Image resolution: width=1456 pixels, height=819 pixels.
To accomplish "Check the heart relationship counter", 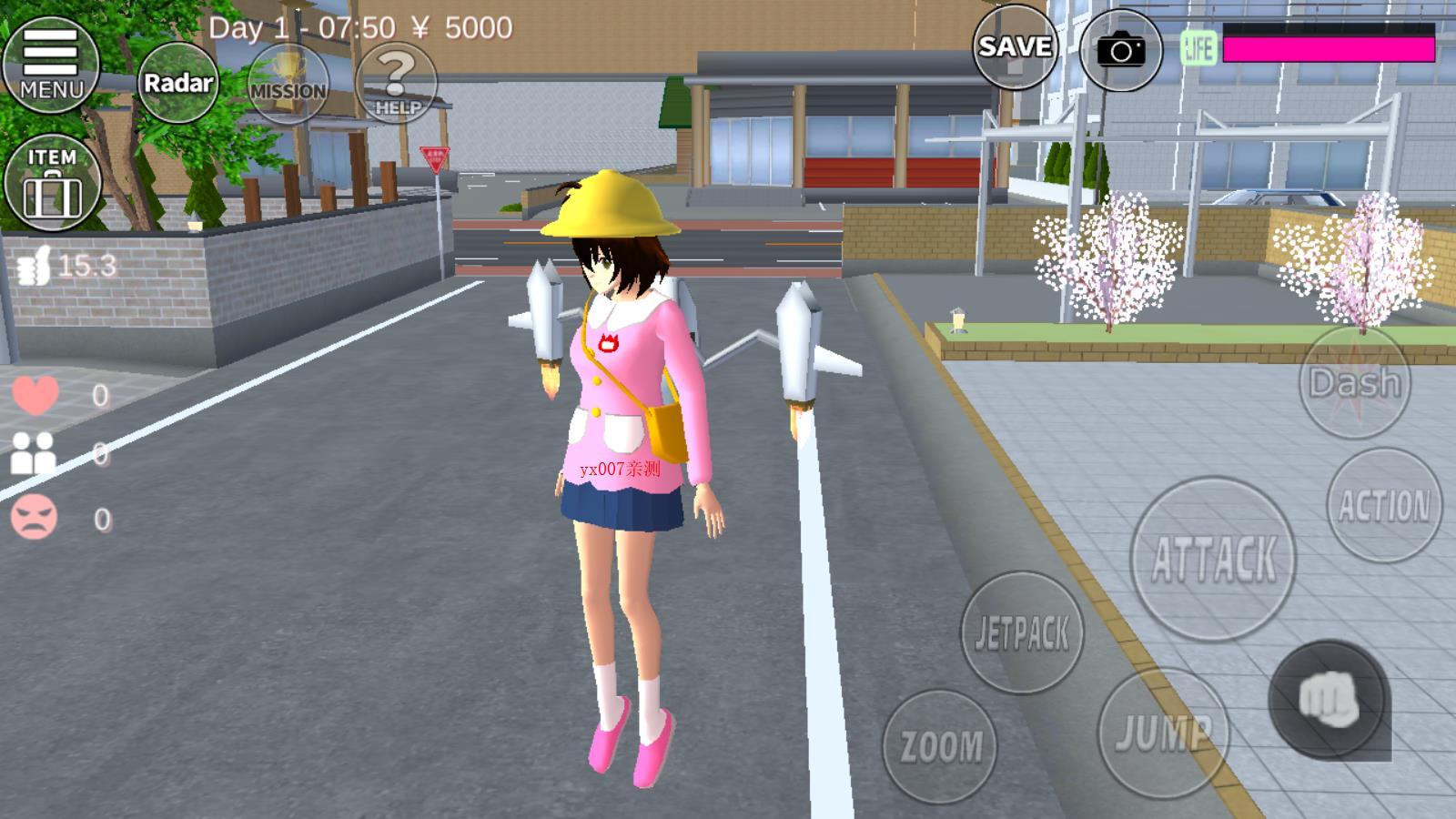I will click(35, 393).
